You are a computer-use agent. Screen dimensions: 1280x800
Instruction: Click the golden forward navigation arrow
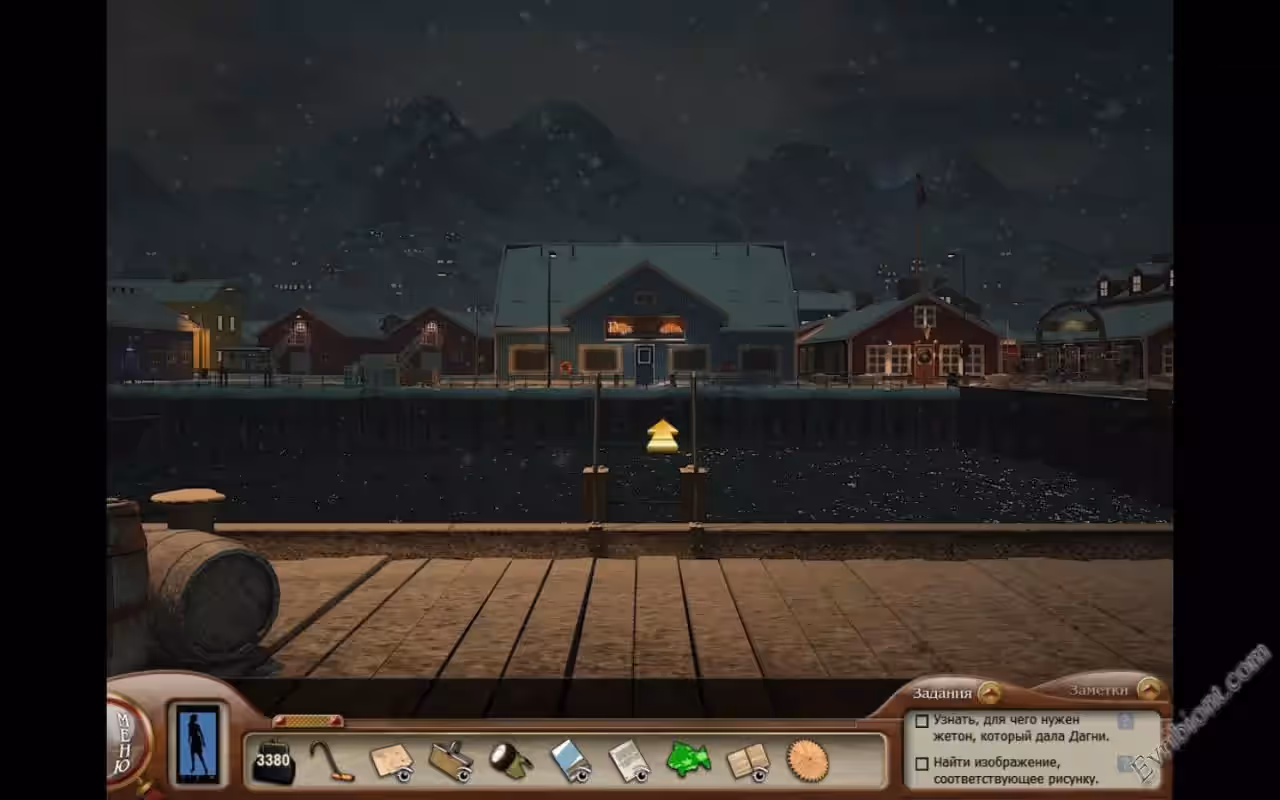click(662, 435)
